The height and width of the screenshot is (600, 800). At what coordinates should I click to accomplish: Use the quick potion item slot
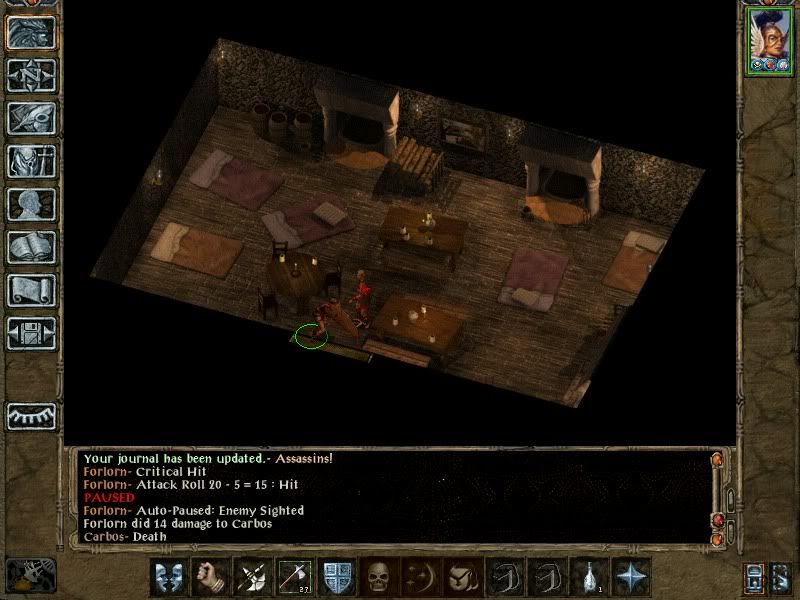pyautogui.click(x=589, y=577)
